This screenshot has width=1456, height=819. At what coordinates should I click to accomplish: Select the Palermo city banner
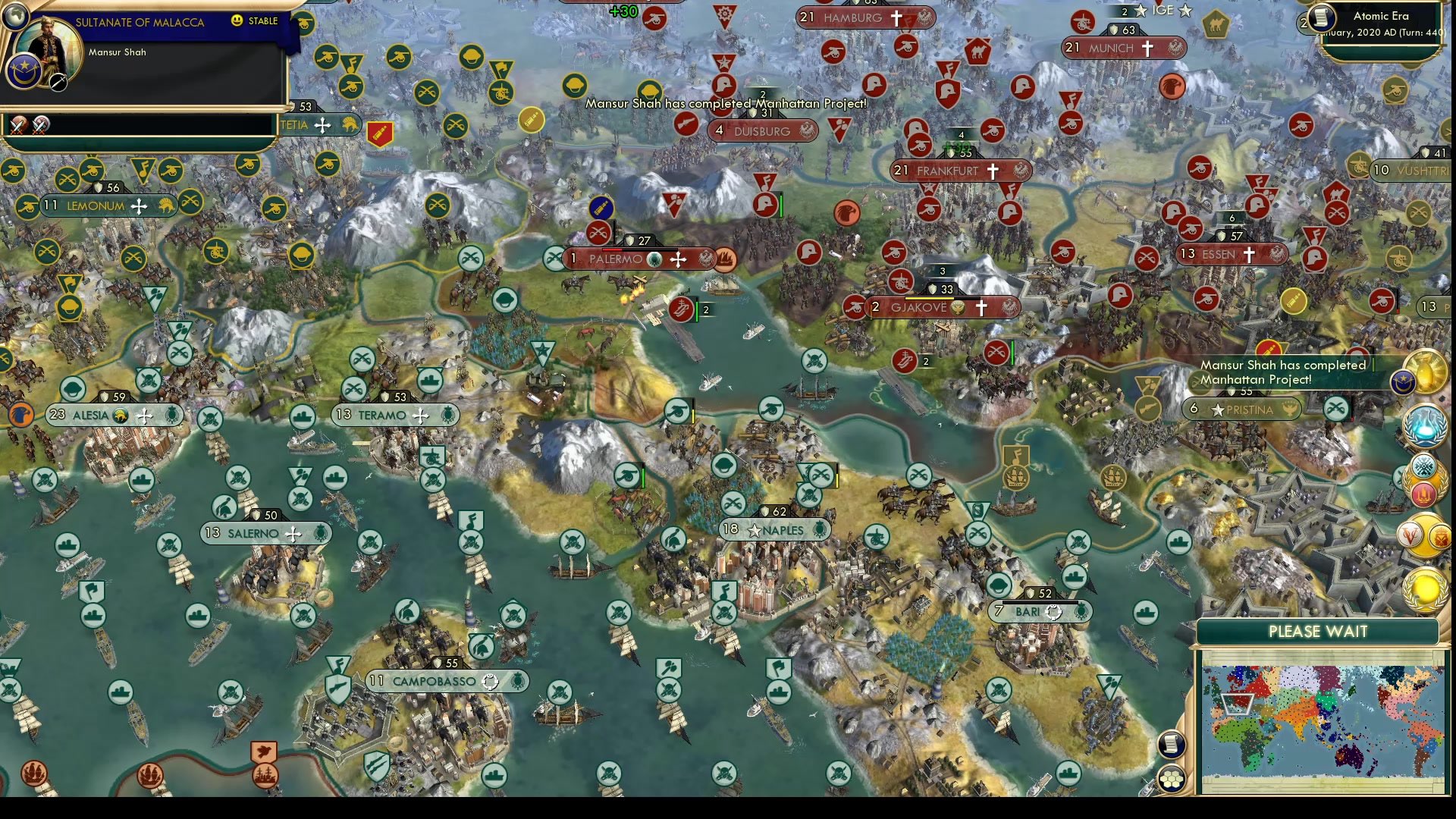[637, 259]
